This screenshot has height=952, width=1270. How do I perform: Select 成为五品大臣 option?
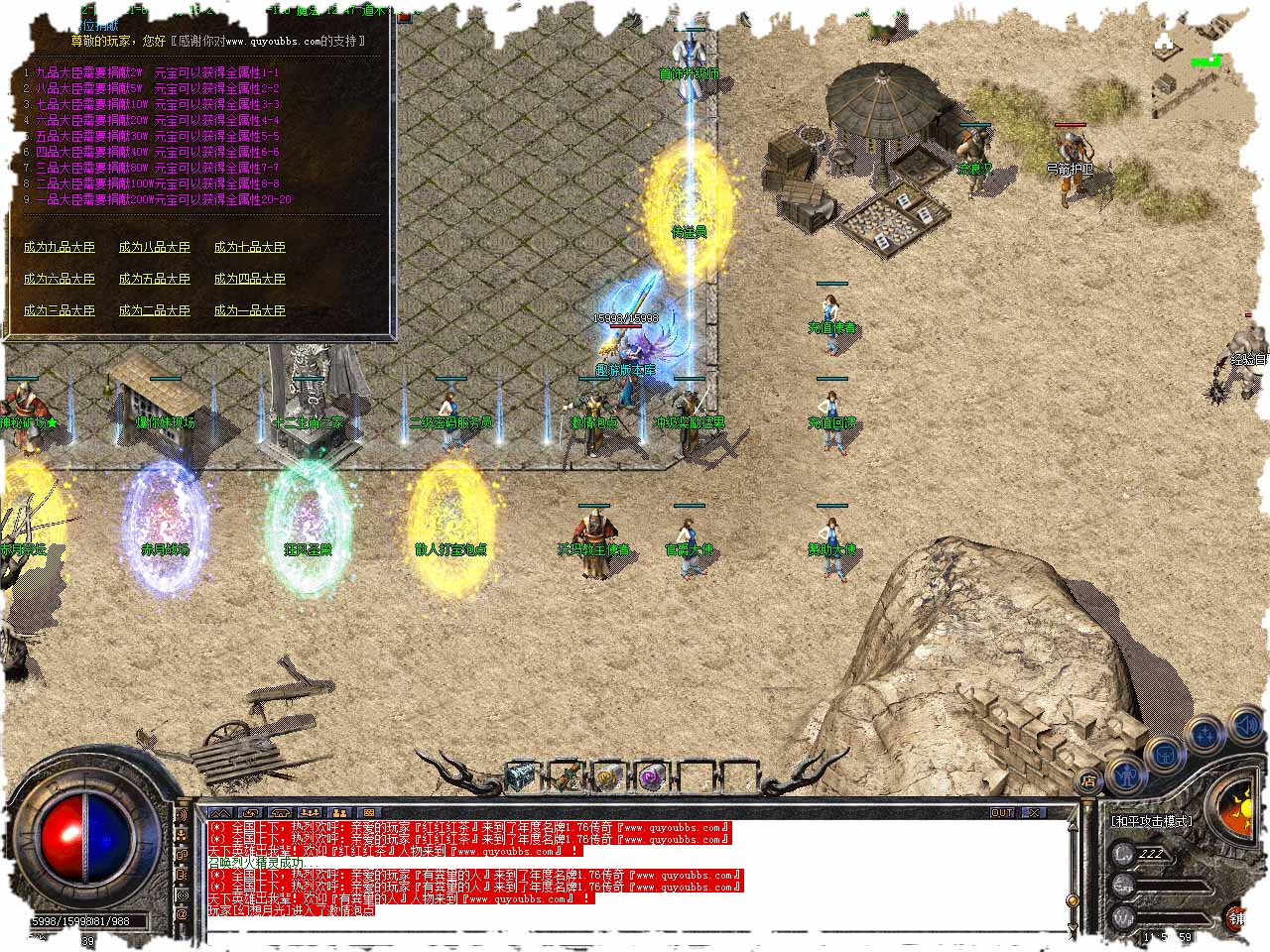click(154, 279)
